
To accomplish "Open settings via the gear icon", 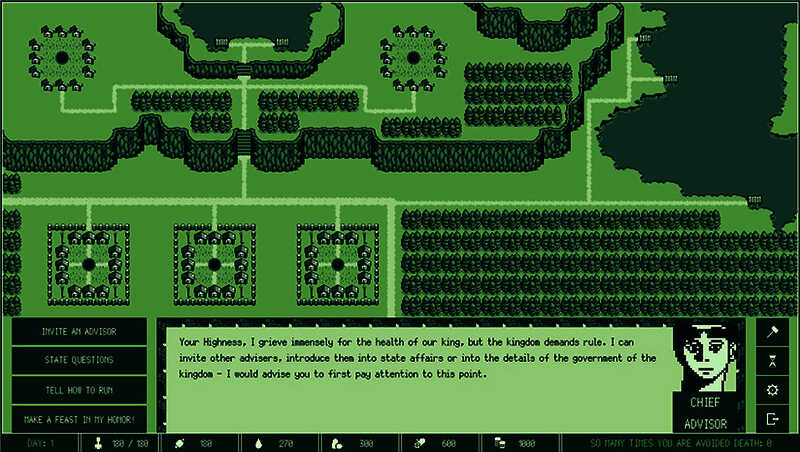I will coord(772,390).
